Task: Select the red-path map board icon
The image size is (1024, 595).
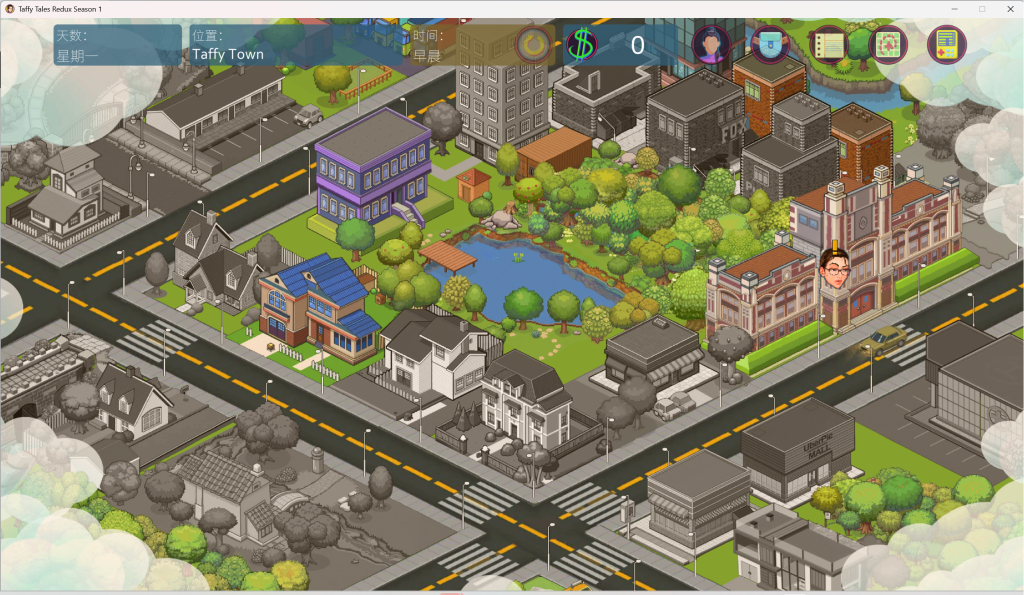Action: pyautogui.click(x=887, y=45)
